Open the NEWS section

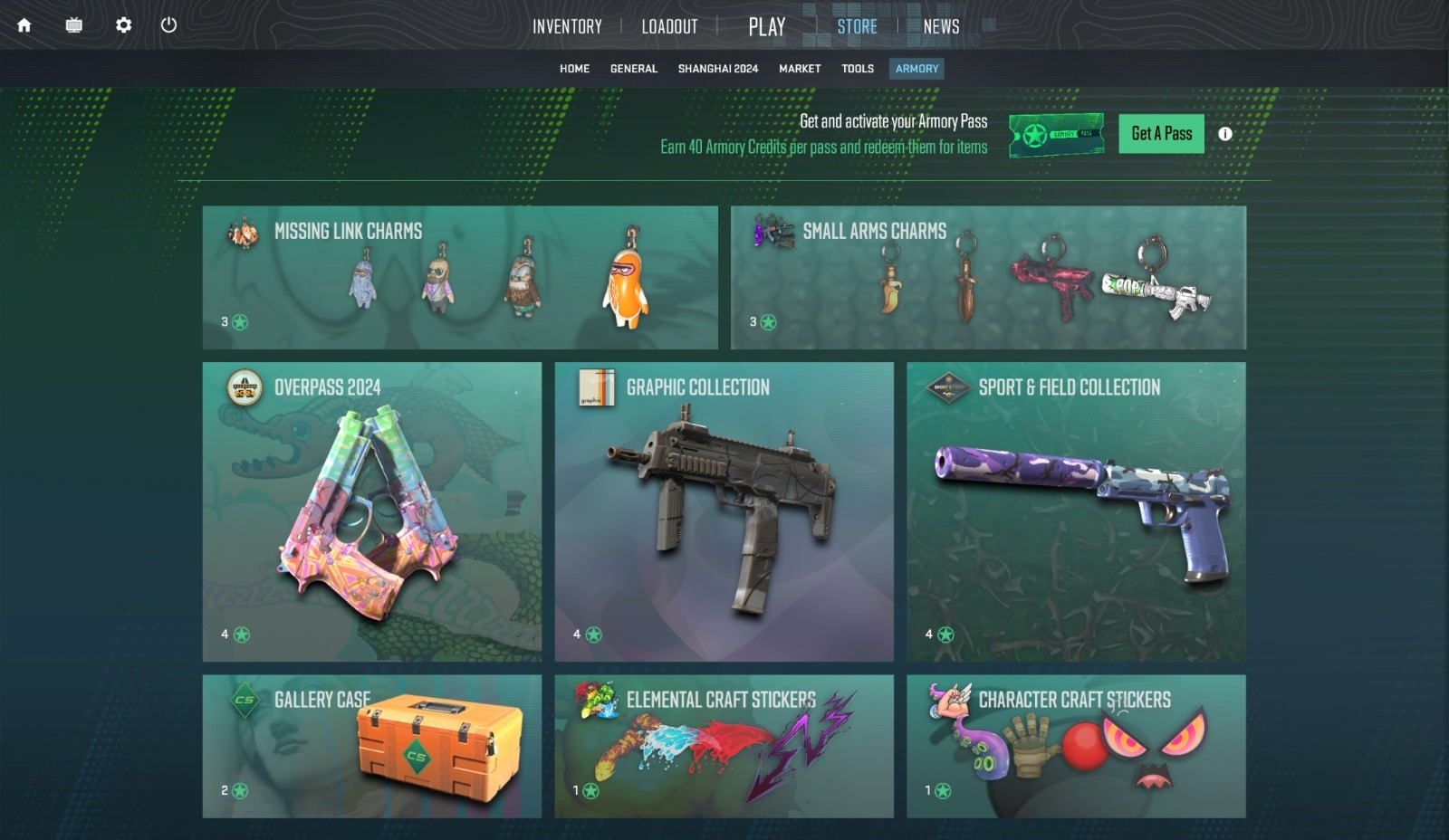942,26
